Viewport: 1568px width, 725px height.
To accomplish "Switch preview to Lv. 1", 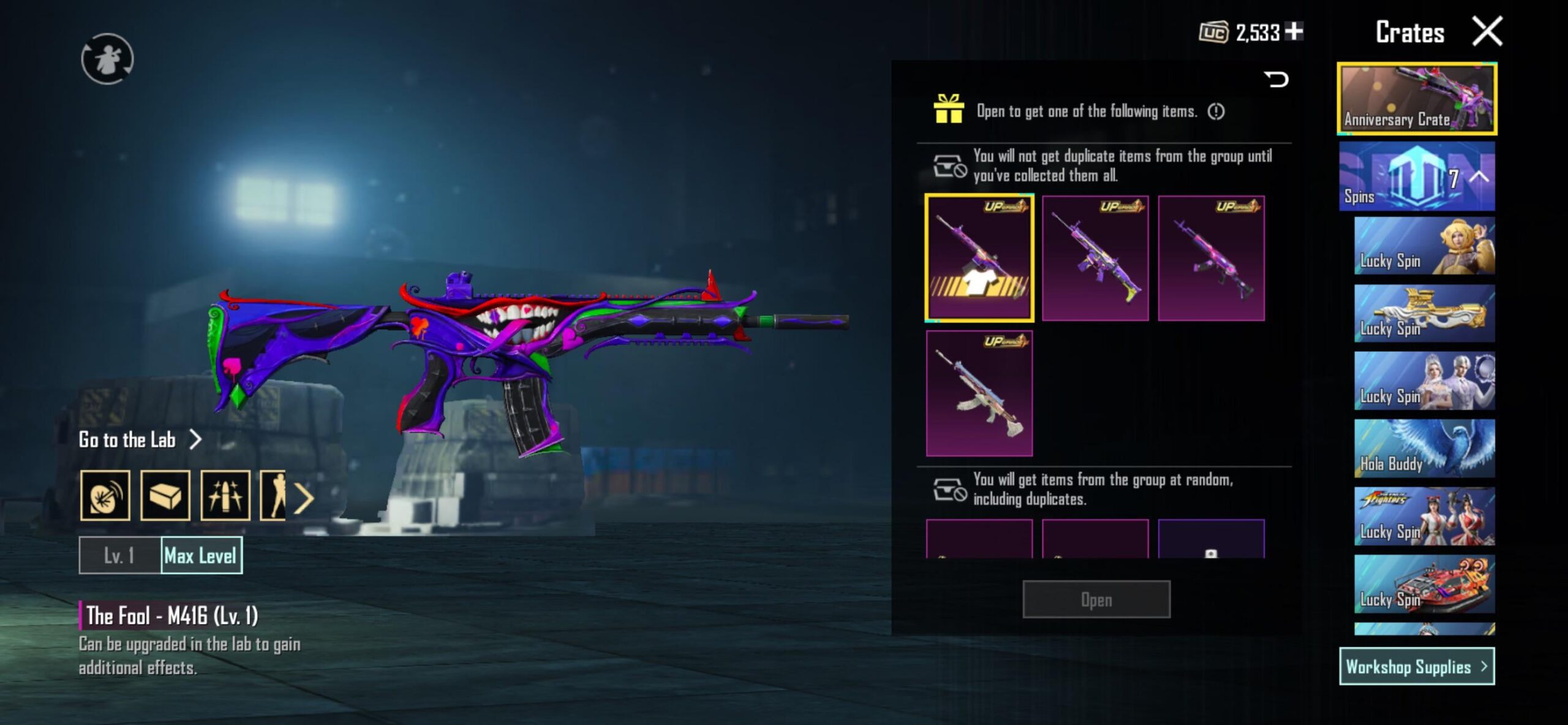I will pos(119,556).
